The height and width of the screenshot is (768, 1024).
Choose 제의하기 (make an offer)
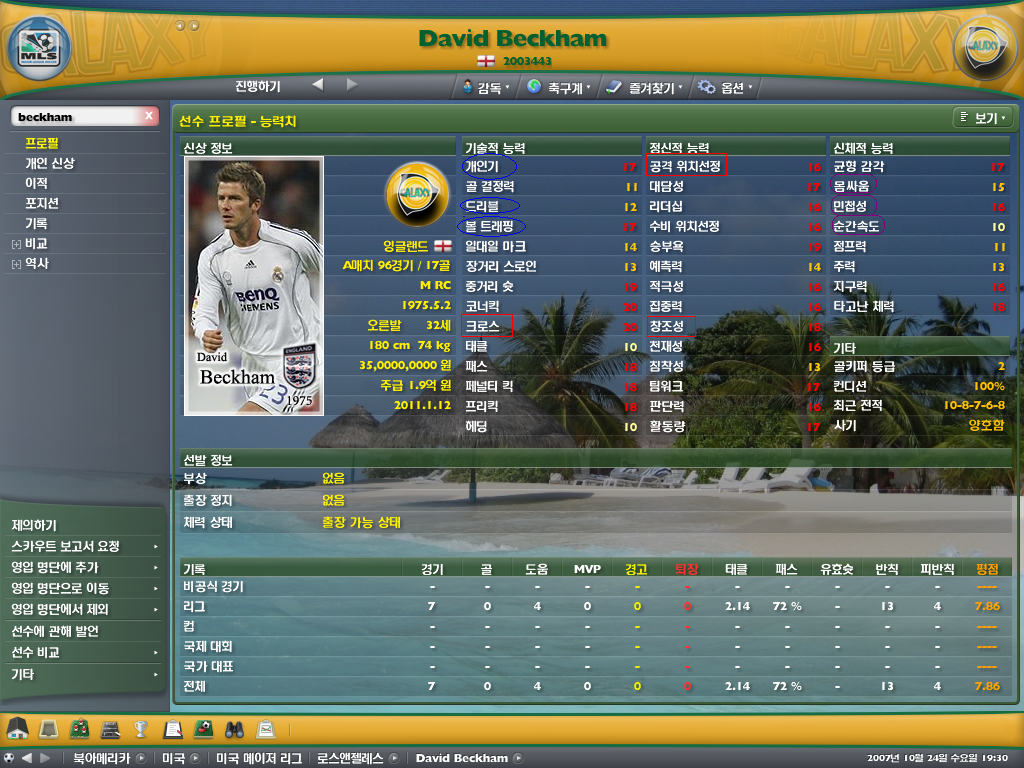pyautogui.click(x=34, y=525)
